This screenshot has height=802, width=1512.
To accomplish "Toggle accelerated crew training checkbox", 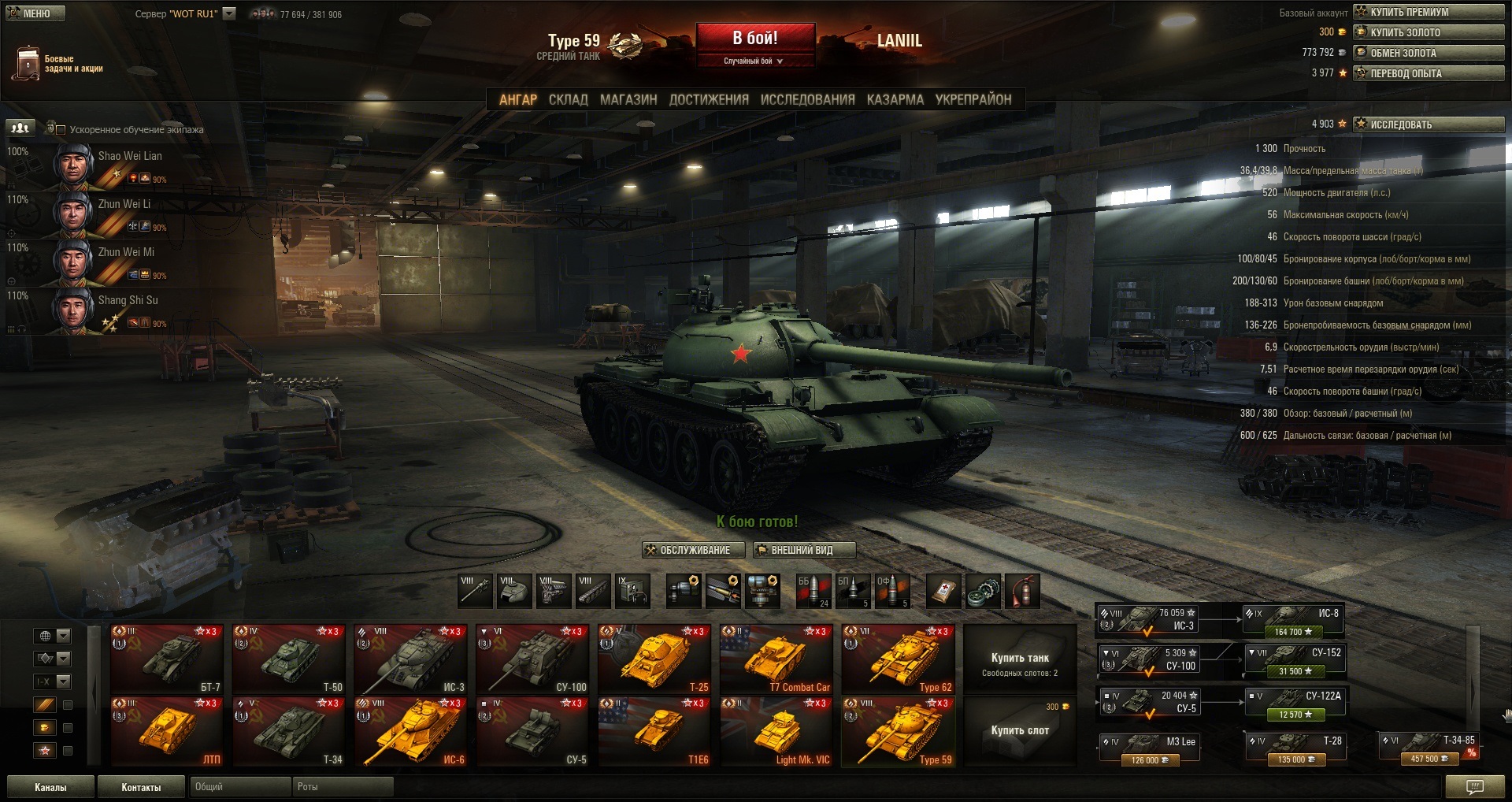I will coord(60,129).
